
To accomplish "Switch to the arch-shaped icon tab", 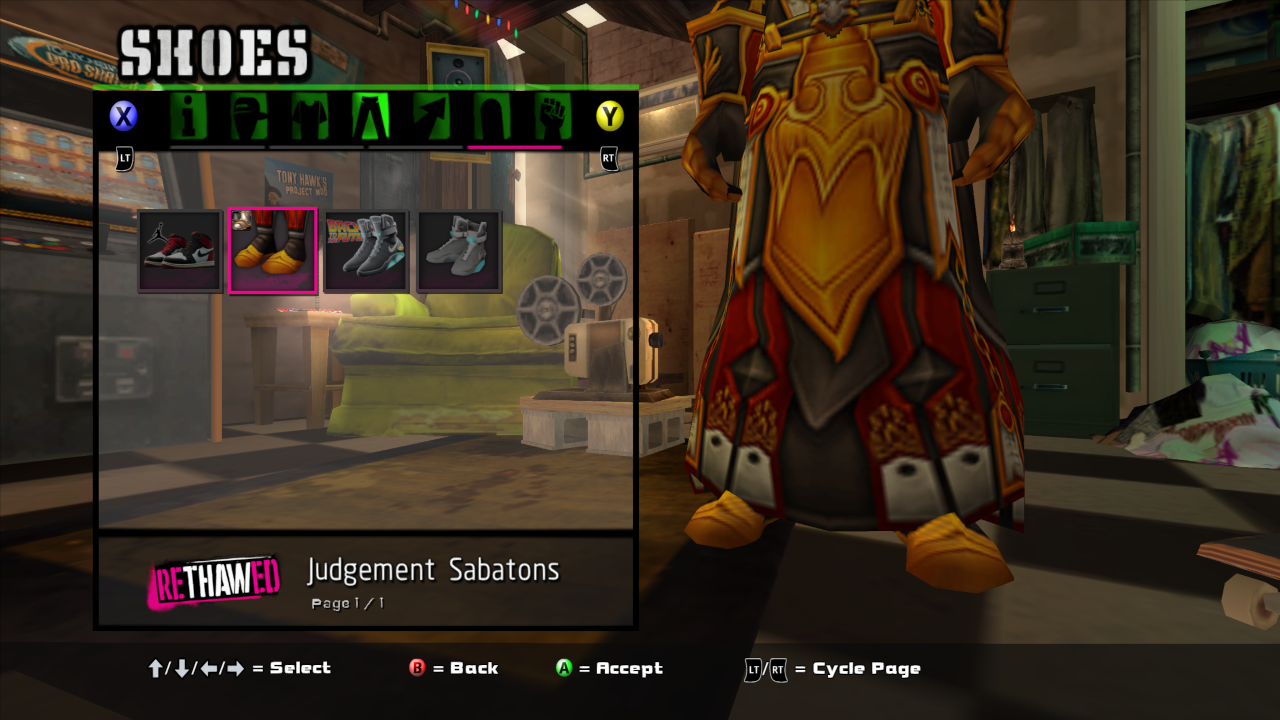I will (x=491, y=117).
